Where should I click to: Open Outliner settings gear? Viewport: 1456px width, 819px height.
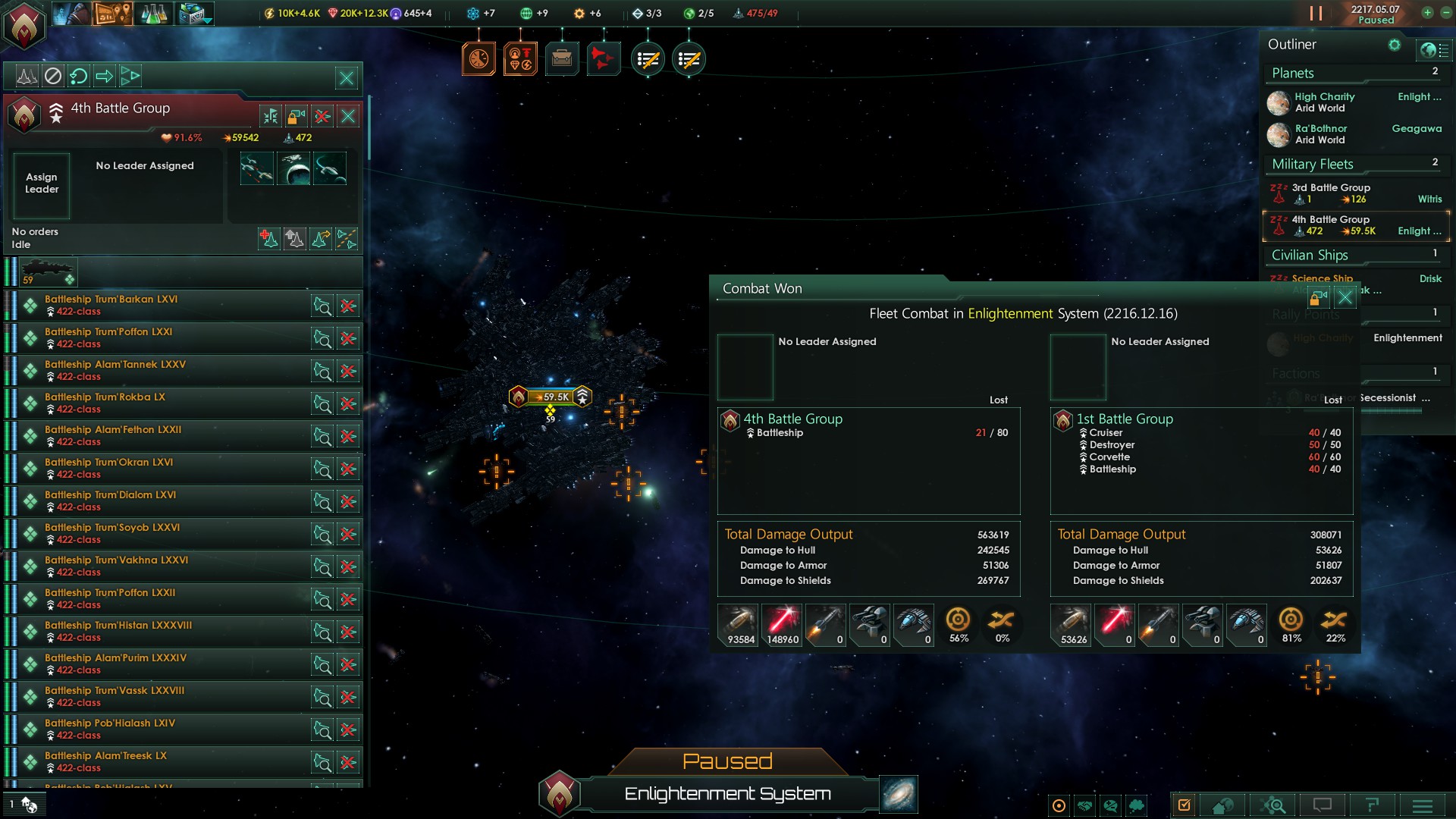(x=1394, y=45)
